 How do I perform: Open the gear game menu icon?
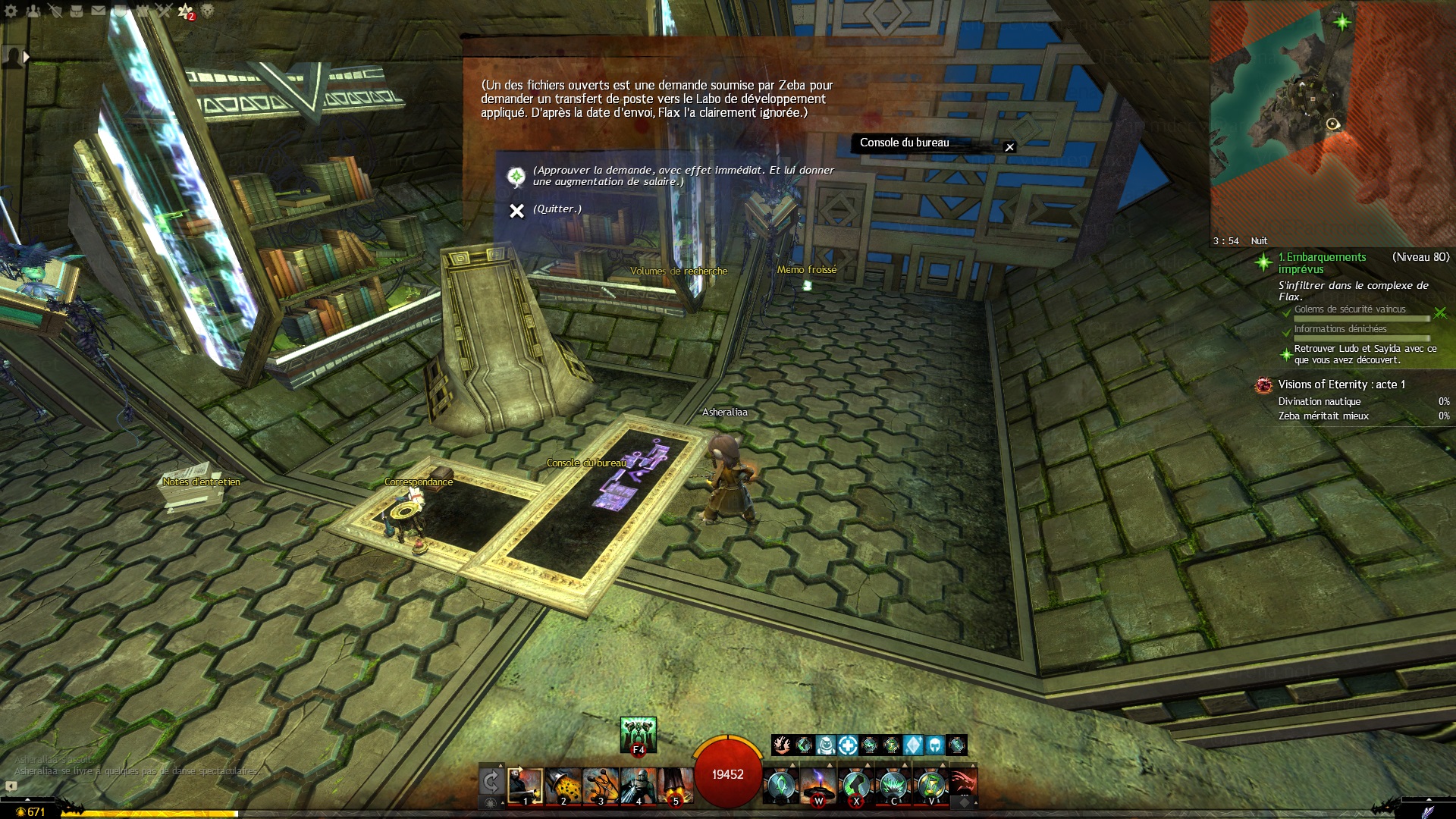[x=11, y=11]
